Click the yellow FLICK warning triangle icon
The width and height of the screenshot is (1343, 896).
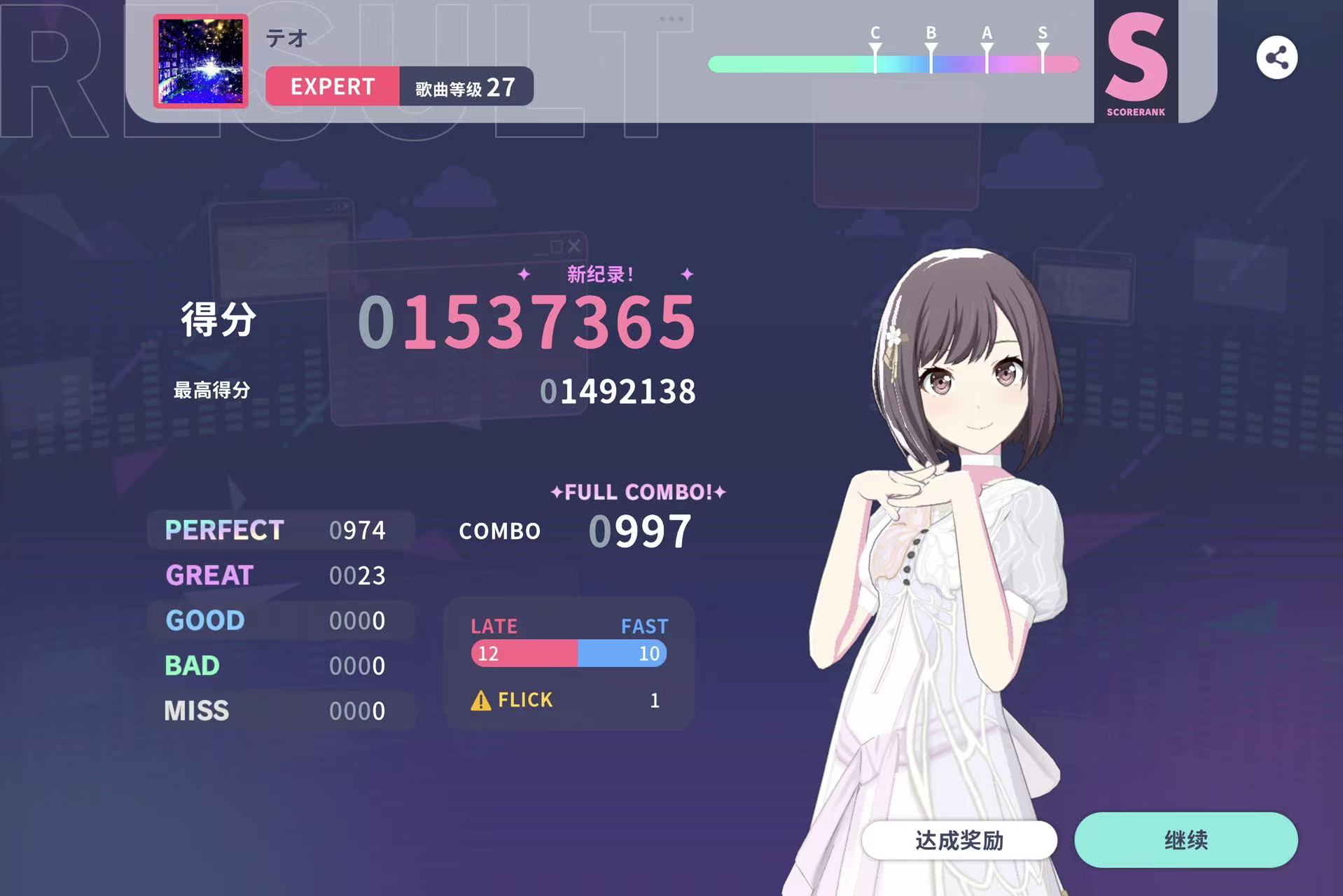click(481, 699)
